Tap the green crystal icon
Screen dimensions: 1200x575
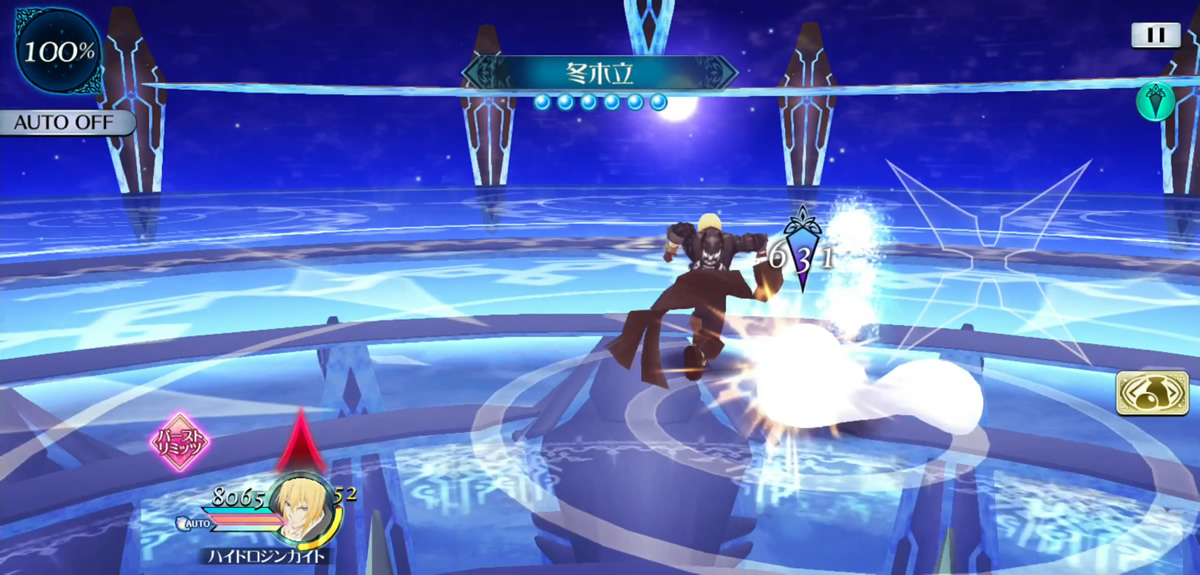coord(1155,102)
